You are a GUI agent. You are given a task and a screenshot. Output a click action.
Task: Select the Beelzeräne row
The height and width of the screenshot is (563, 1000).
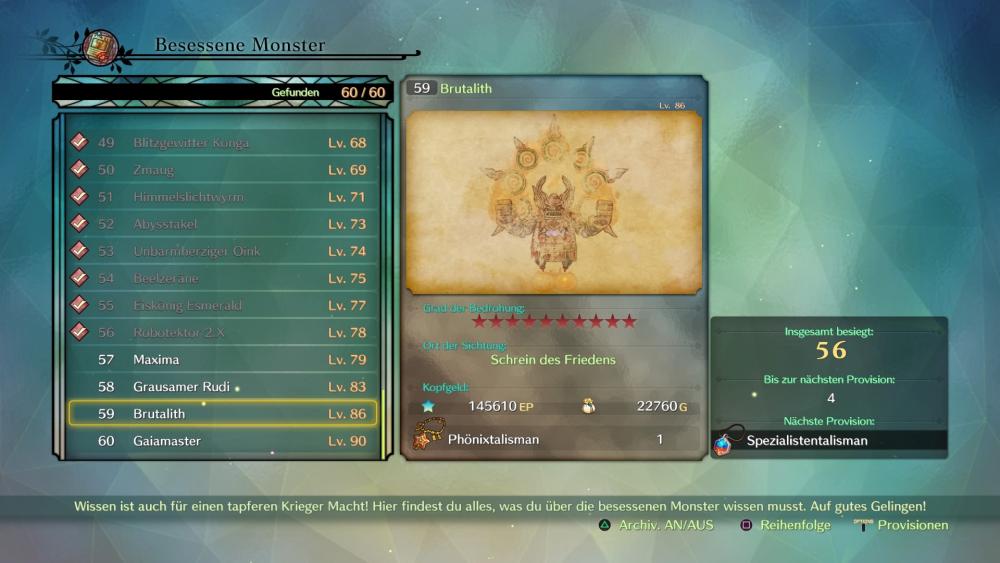tap(222, 278)
